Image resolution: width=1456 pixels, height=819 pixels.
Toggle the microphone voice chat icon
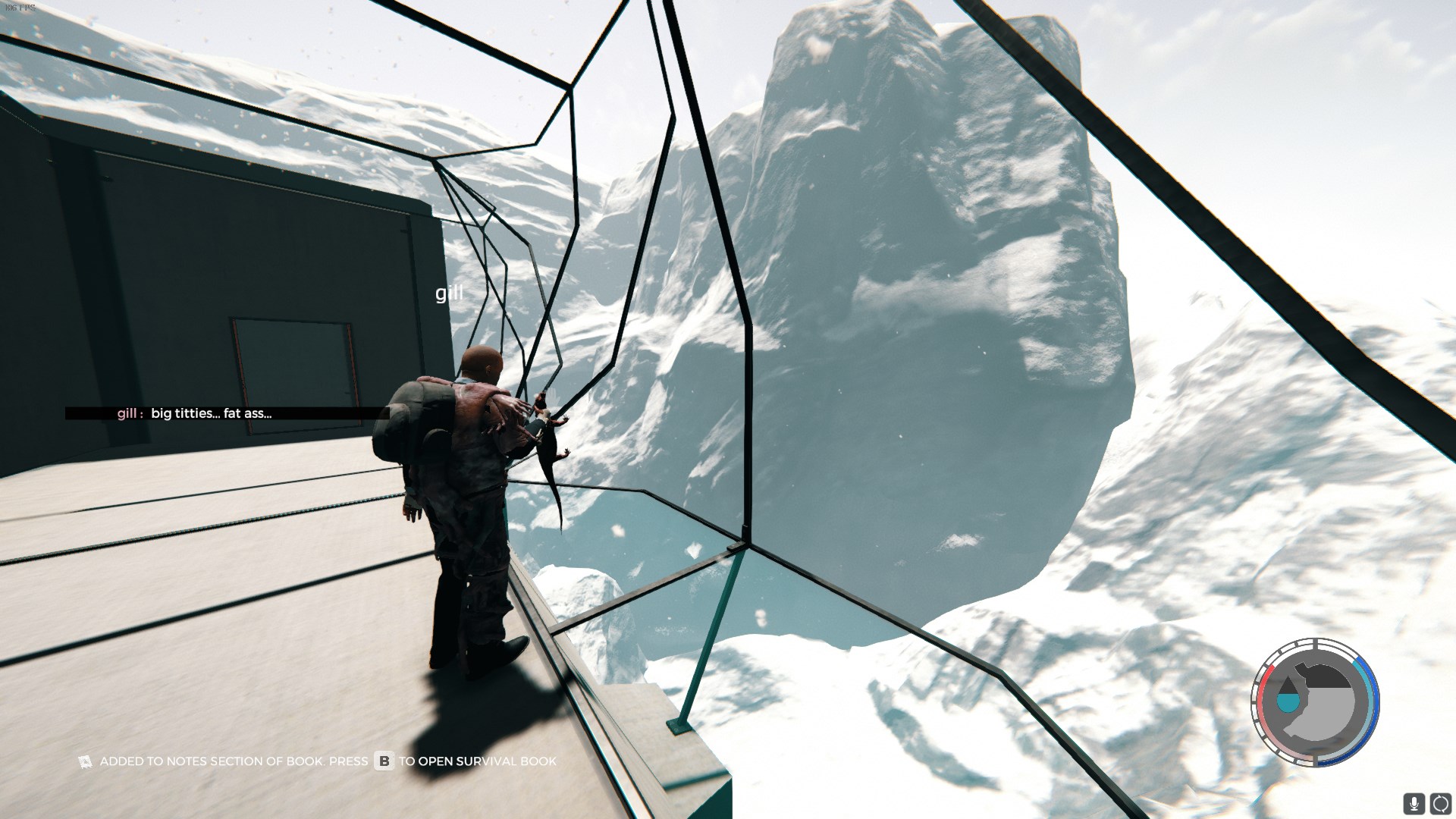[x=1414, y=803]
